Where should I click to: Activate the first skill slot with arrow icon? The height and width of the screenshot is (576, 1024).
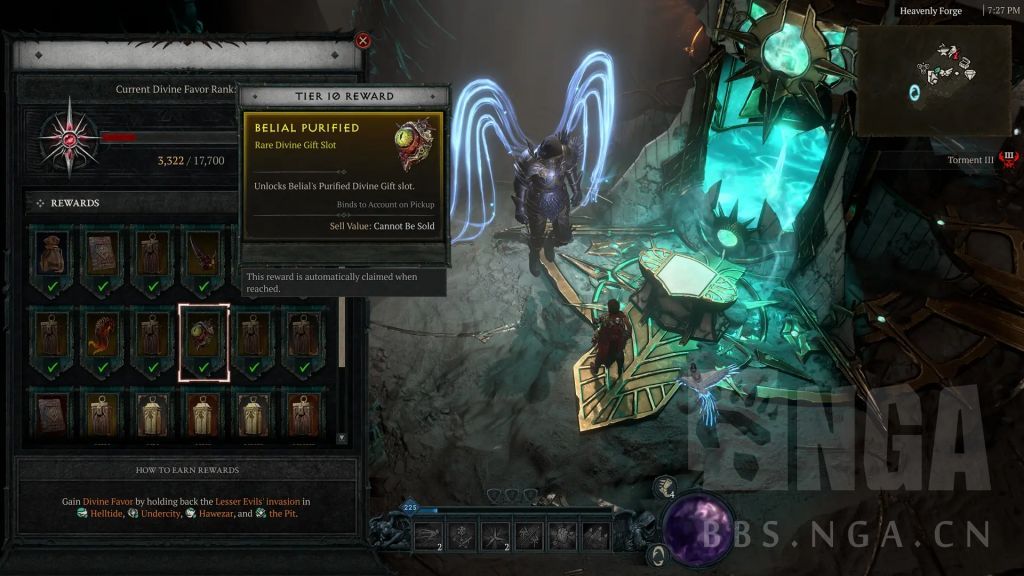point(429,534)
